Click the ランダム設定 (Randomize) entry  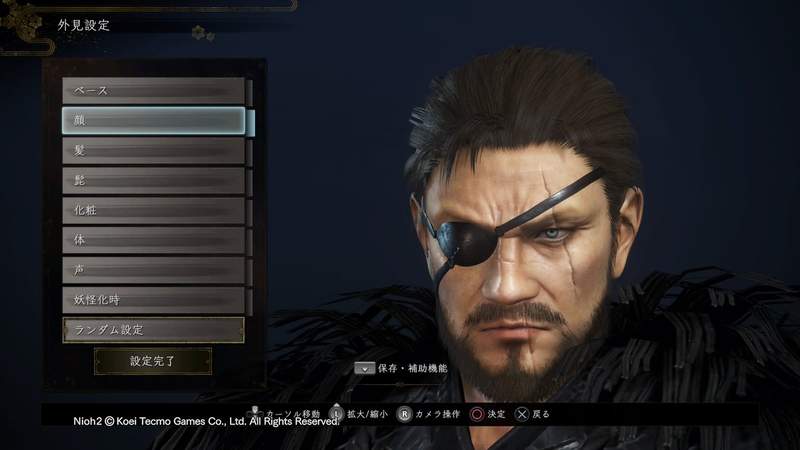154,330
